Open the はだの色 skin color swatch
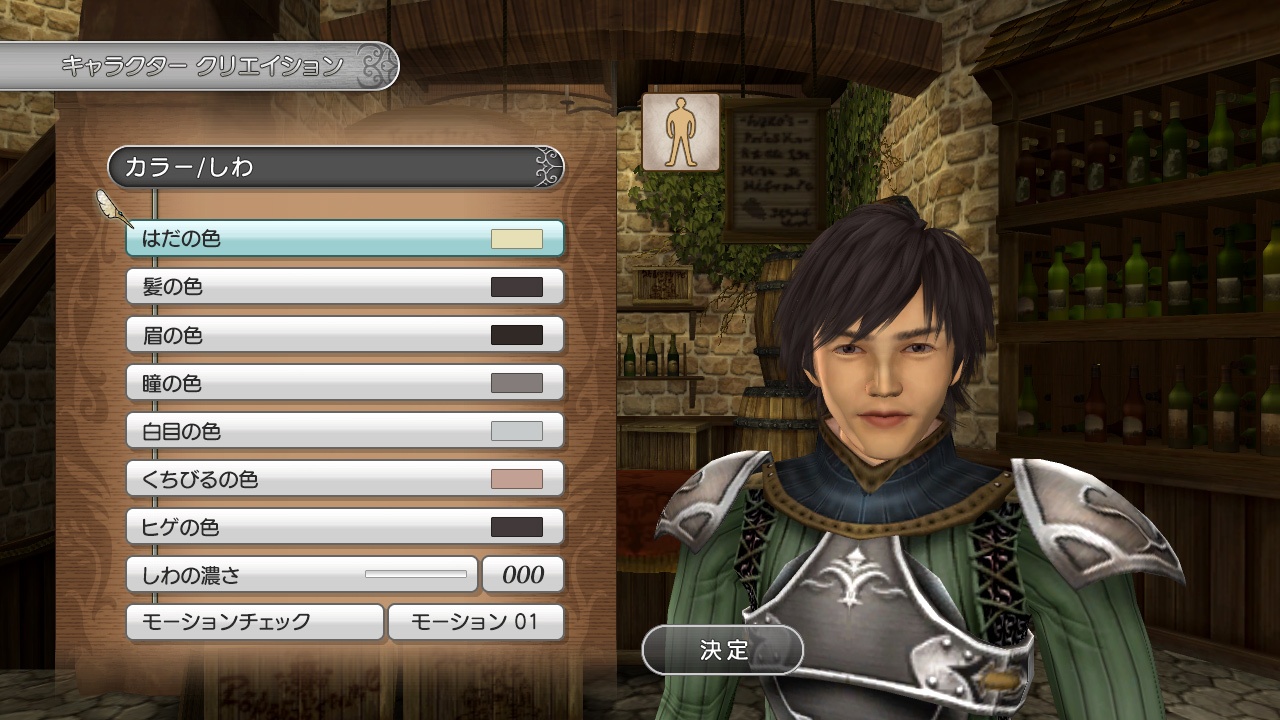The height and width of the screenshot is (720, 1280). coord(516,238)
